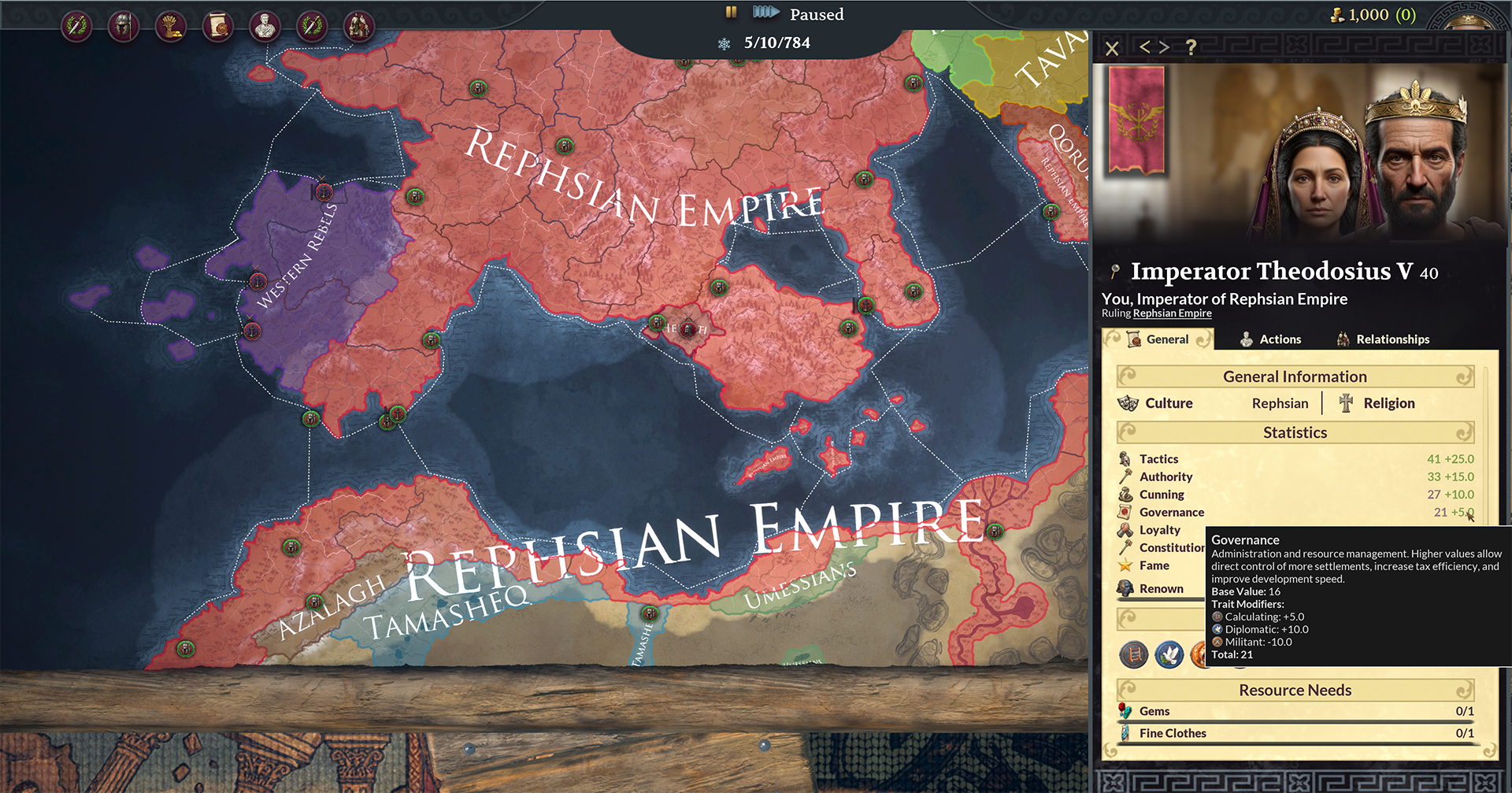The width and height of the screenshot is (1512, 793).
Task: Open the helmet and spear military menu
Action: click(123, 27)
